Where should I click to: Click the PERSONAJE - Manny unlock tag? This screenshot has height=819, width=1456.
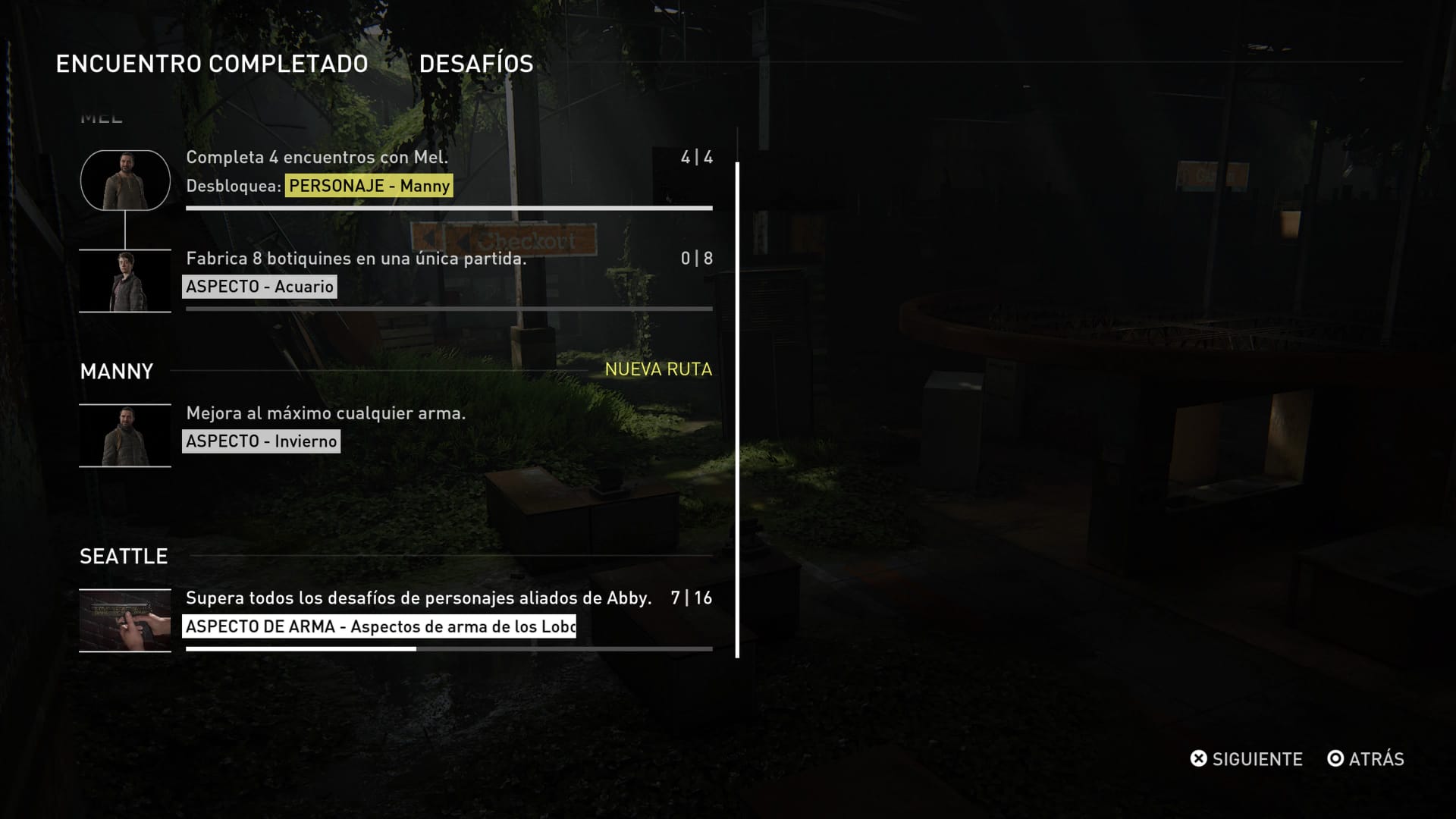point(369,186)
